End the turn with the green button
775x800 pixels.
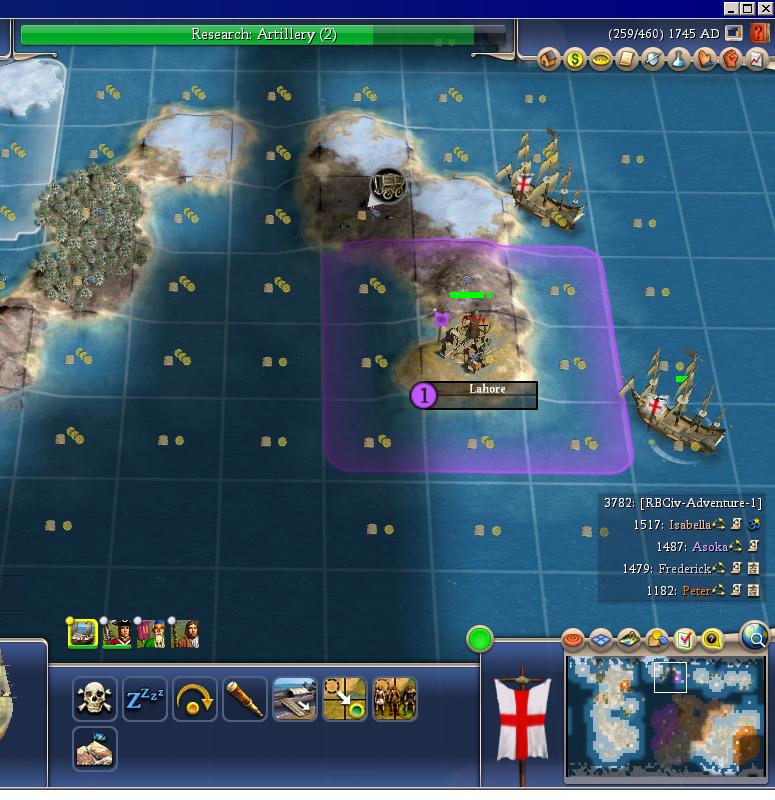coord(480,639)
